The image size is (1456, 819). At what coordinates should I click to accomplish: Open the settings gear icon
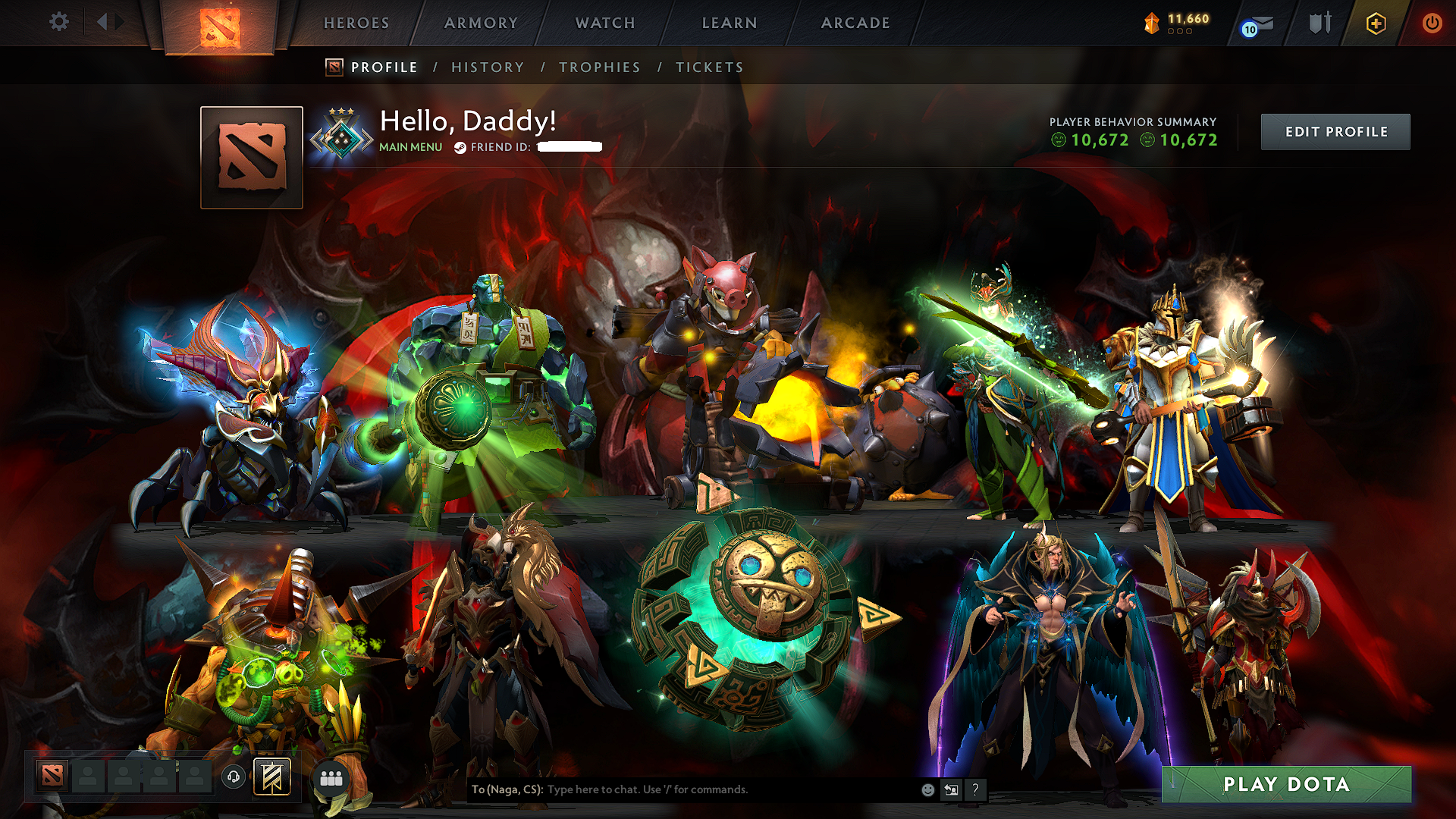point(59,22)
